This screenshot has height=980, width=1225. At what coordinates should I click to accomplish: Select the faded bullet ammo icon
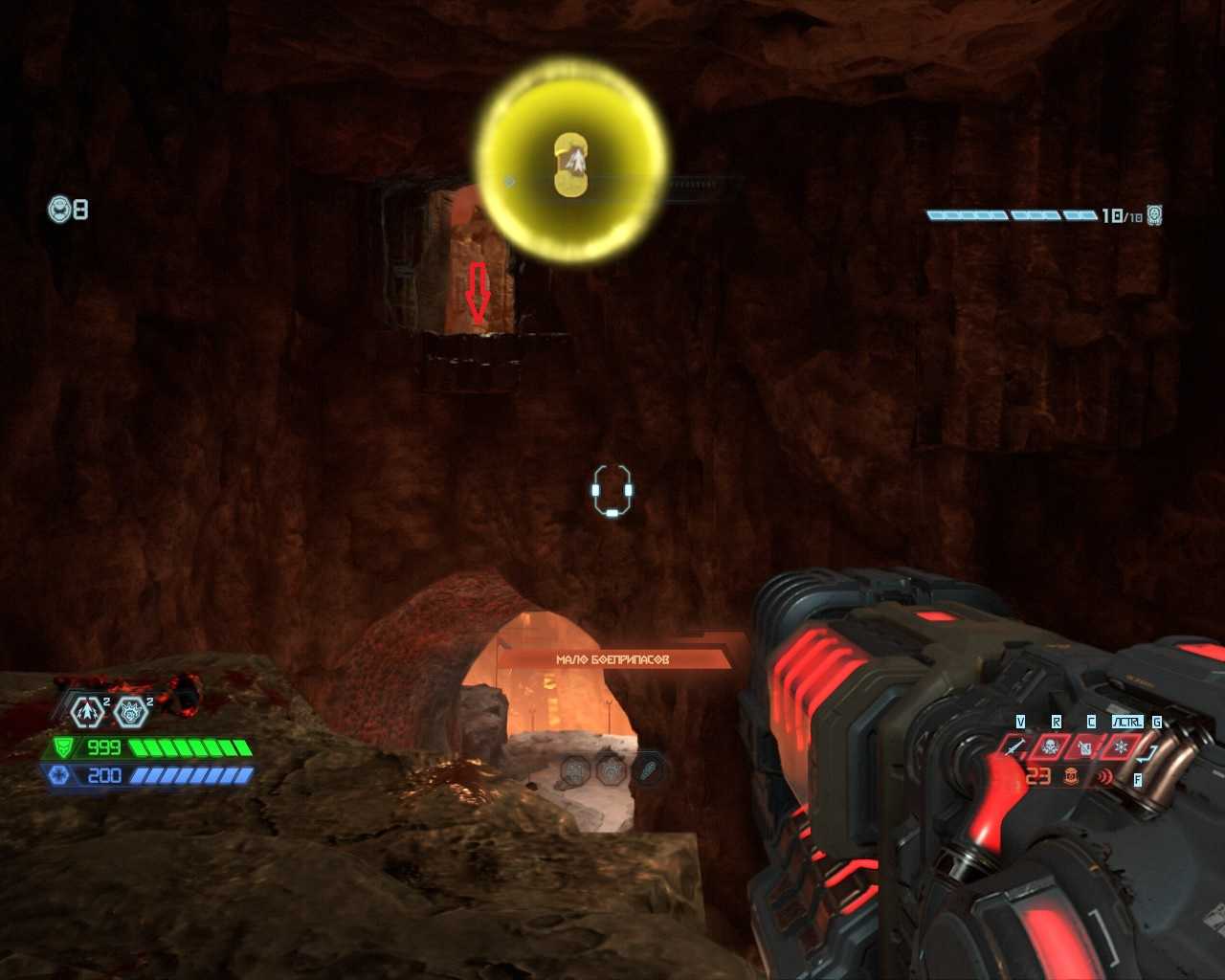[x=647, y=769]
